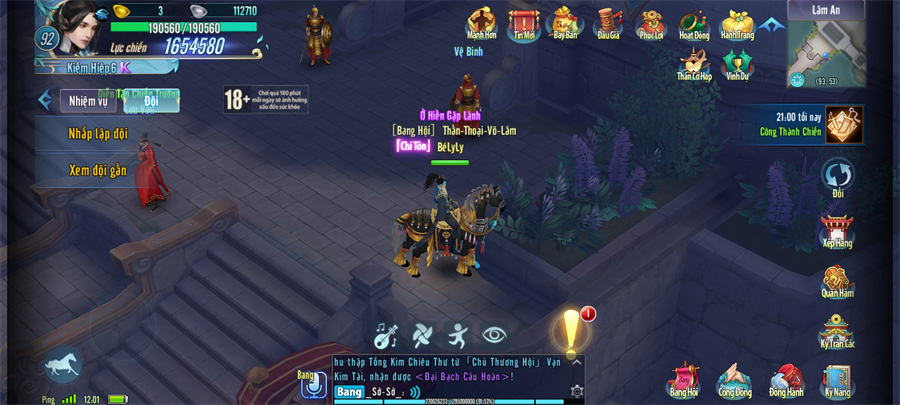The width and height of the screenshot is (900, 405).
Task: Open the Vinh Dự honor trophy
Action: tap(737, 63)
